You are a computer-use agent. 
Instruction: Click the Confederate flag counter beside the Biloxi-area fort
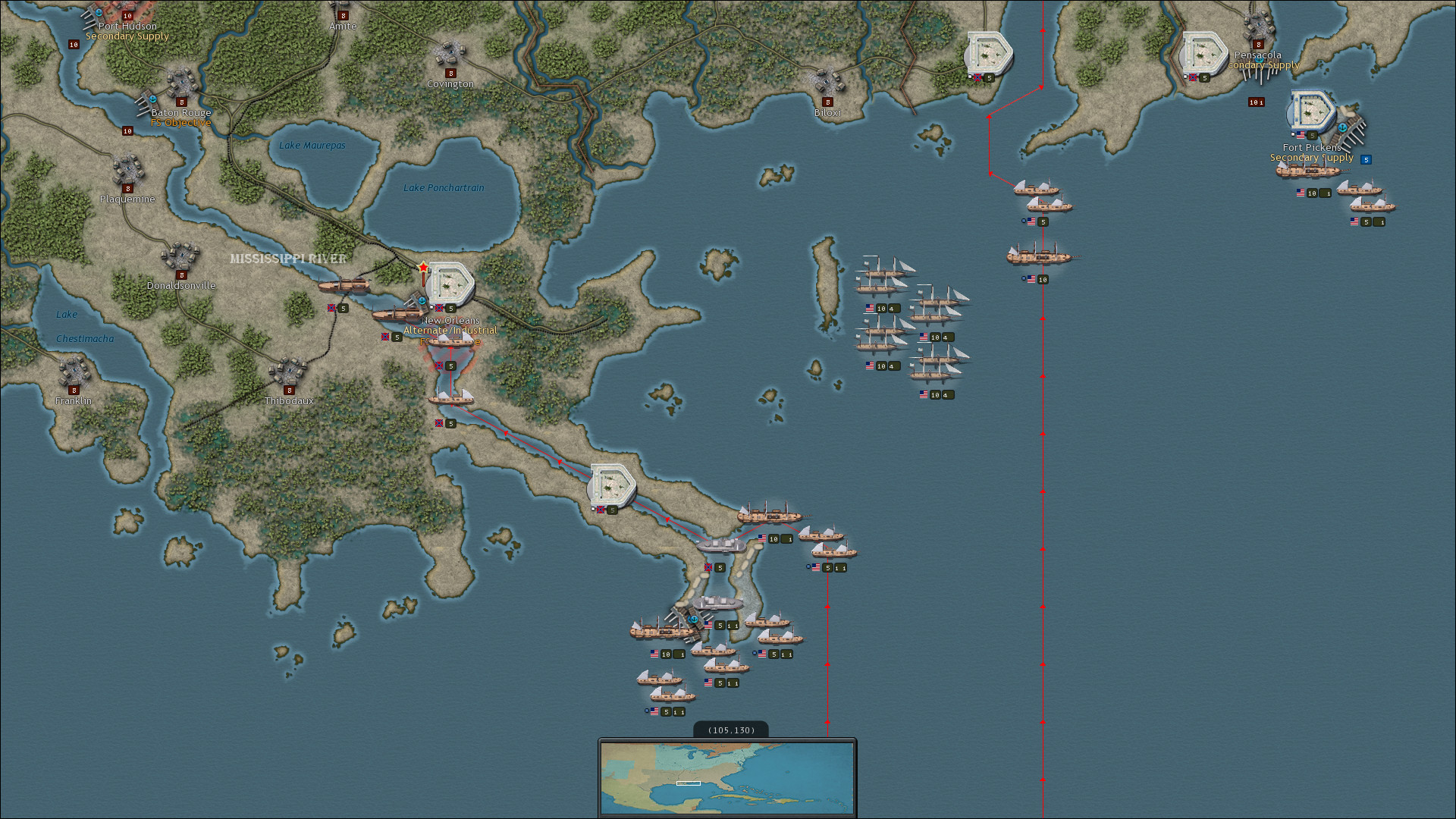[x=978, y=77]
